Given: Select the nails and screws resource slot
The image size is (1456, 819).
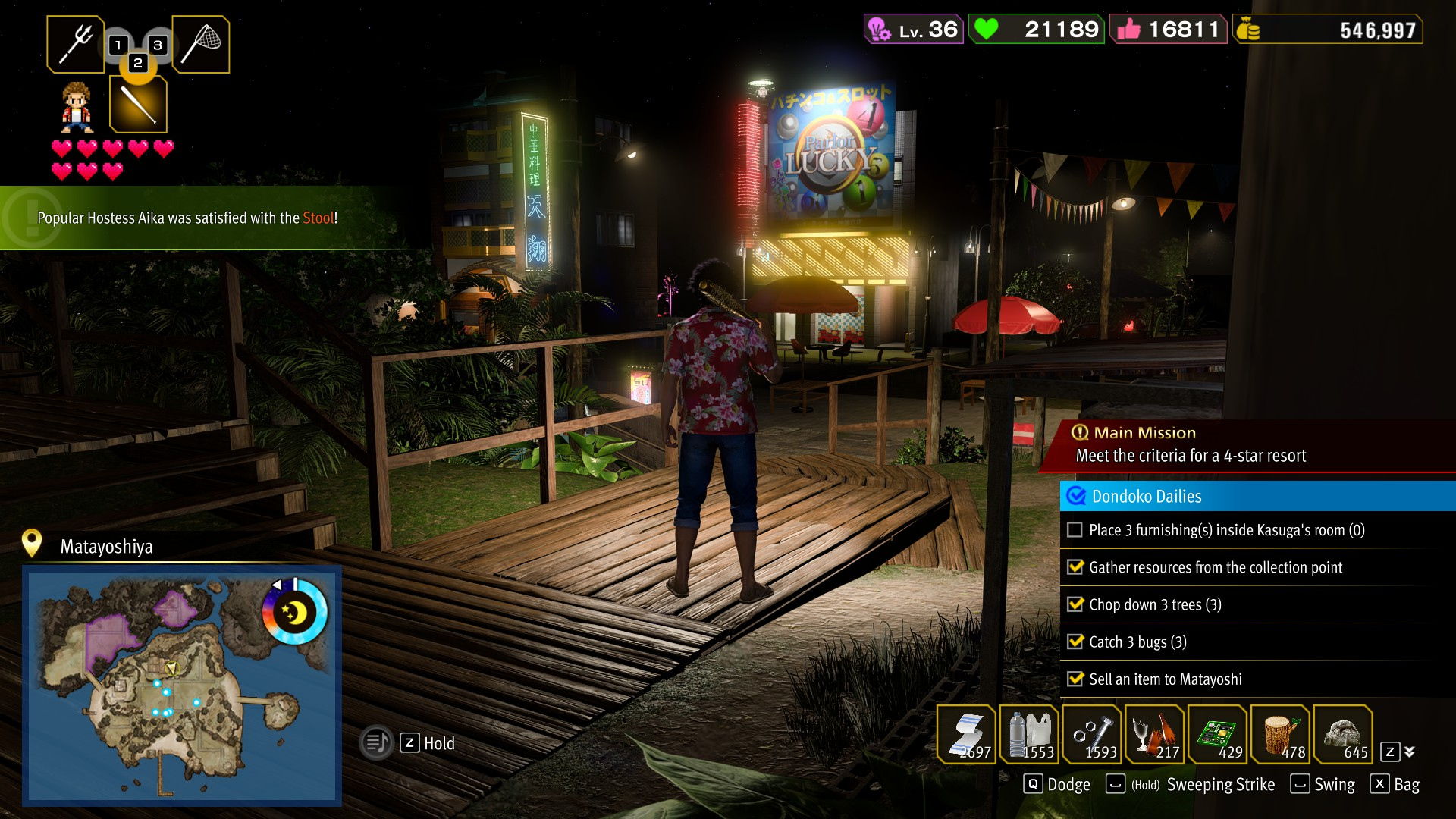Looking at the screenshot, I should [1092, 734].
